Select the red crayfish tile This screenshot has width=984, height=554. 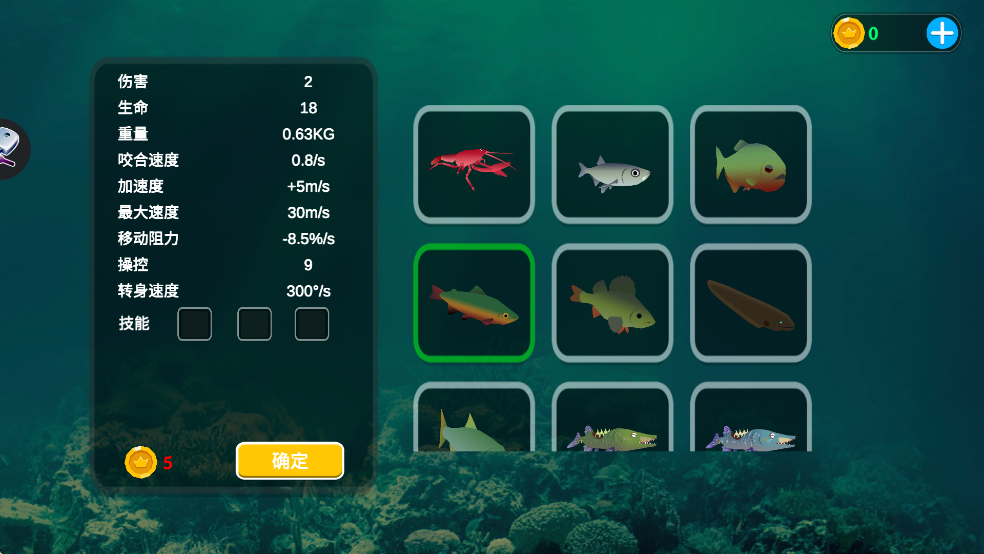tap(474, 164)
